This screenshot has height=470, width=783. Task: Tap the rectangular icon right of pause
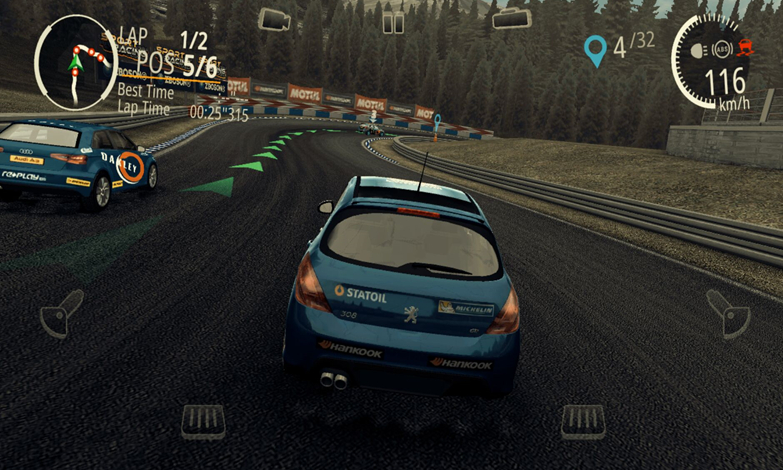pos(511,19)
